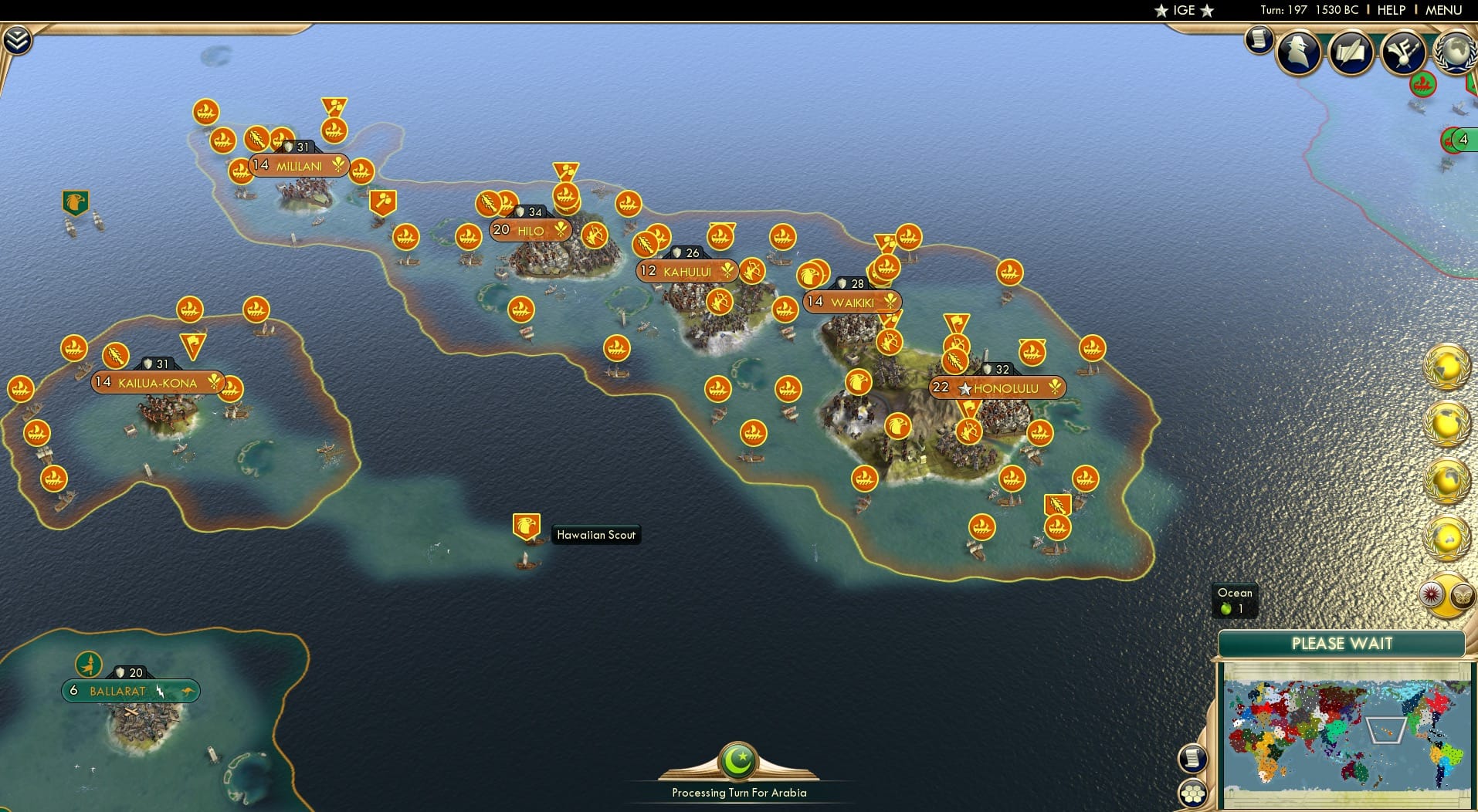Open the Culture overview icon

pyautogui.click(x=1402, y=52)
